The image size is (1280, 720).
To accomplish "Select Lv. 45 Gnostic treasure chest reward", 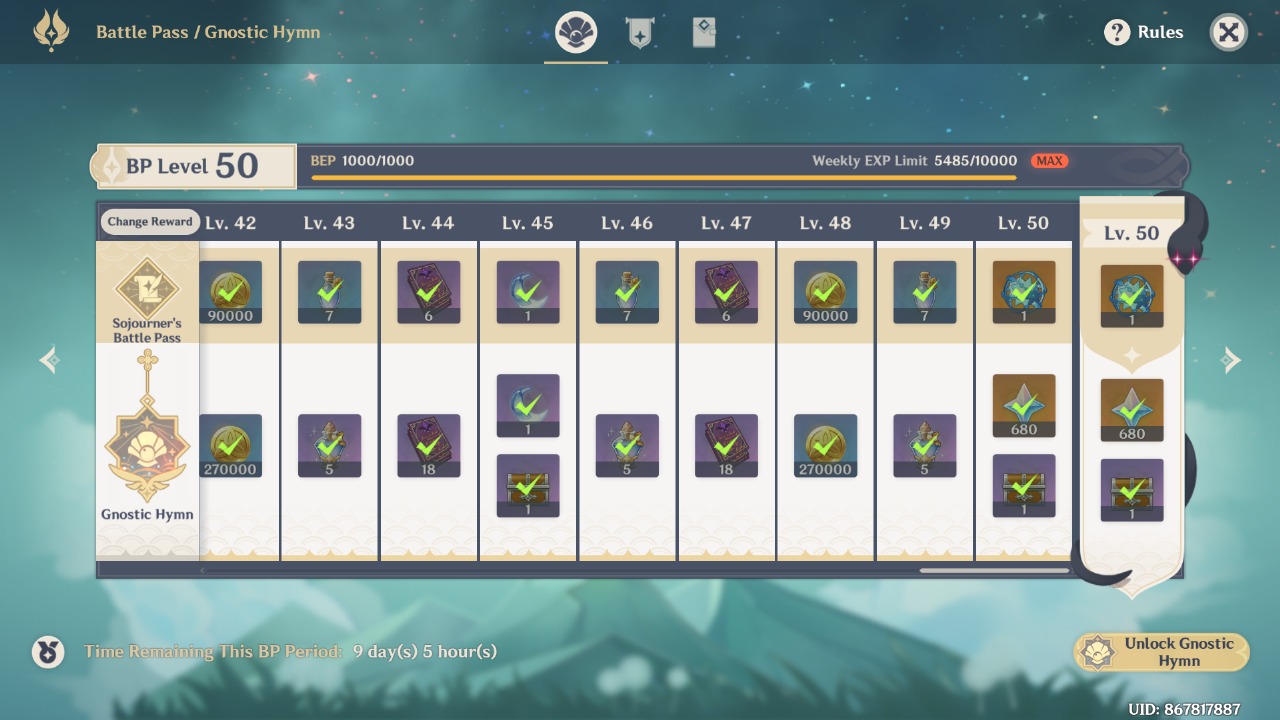I will coord(528,486).
